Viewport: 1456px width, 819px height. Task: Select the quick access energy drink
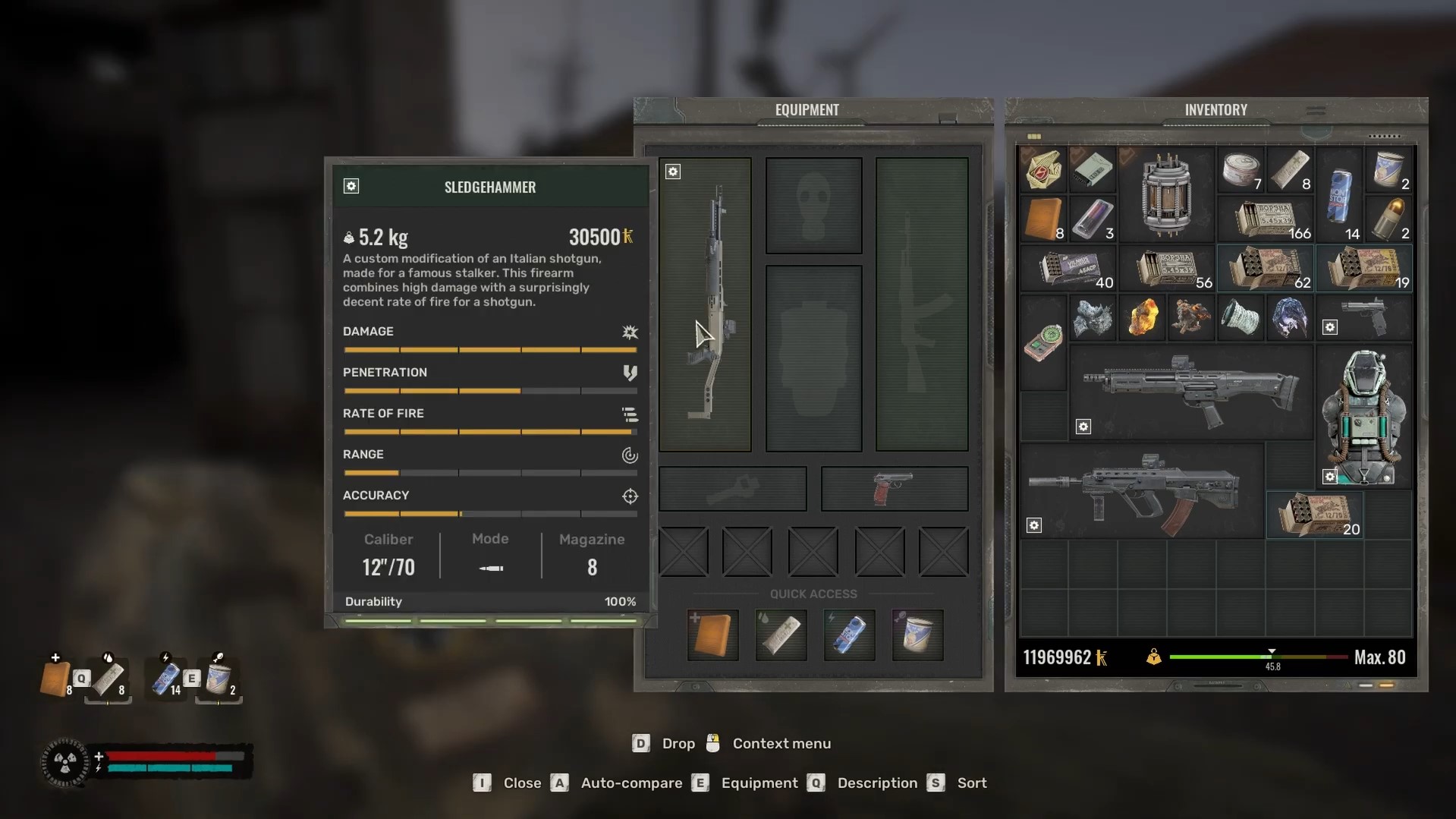849,635
